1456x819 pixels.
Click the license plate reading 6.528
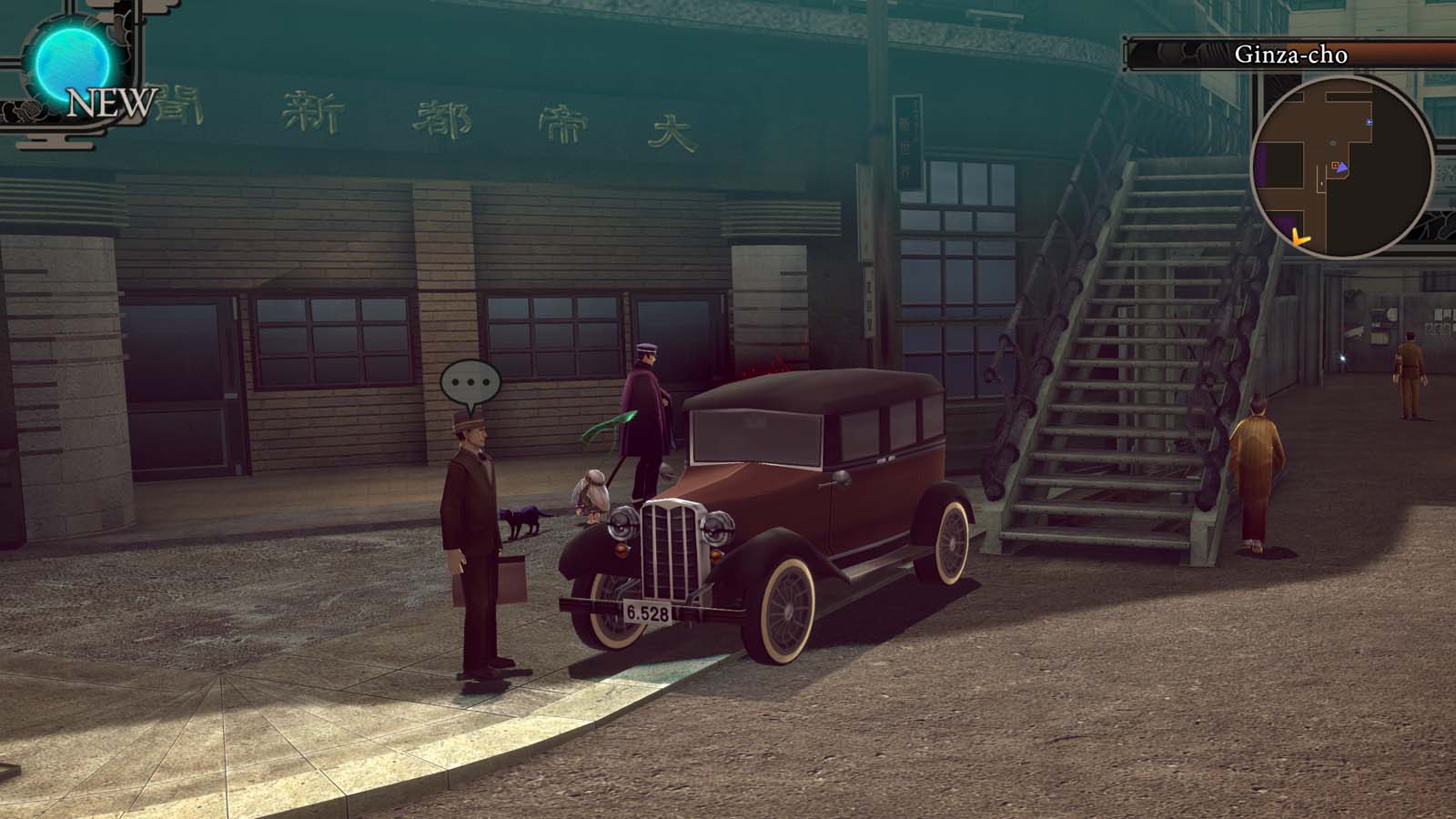pyautogui.click(x=648, y=612)
